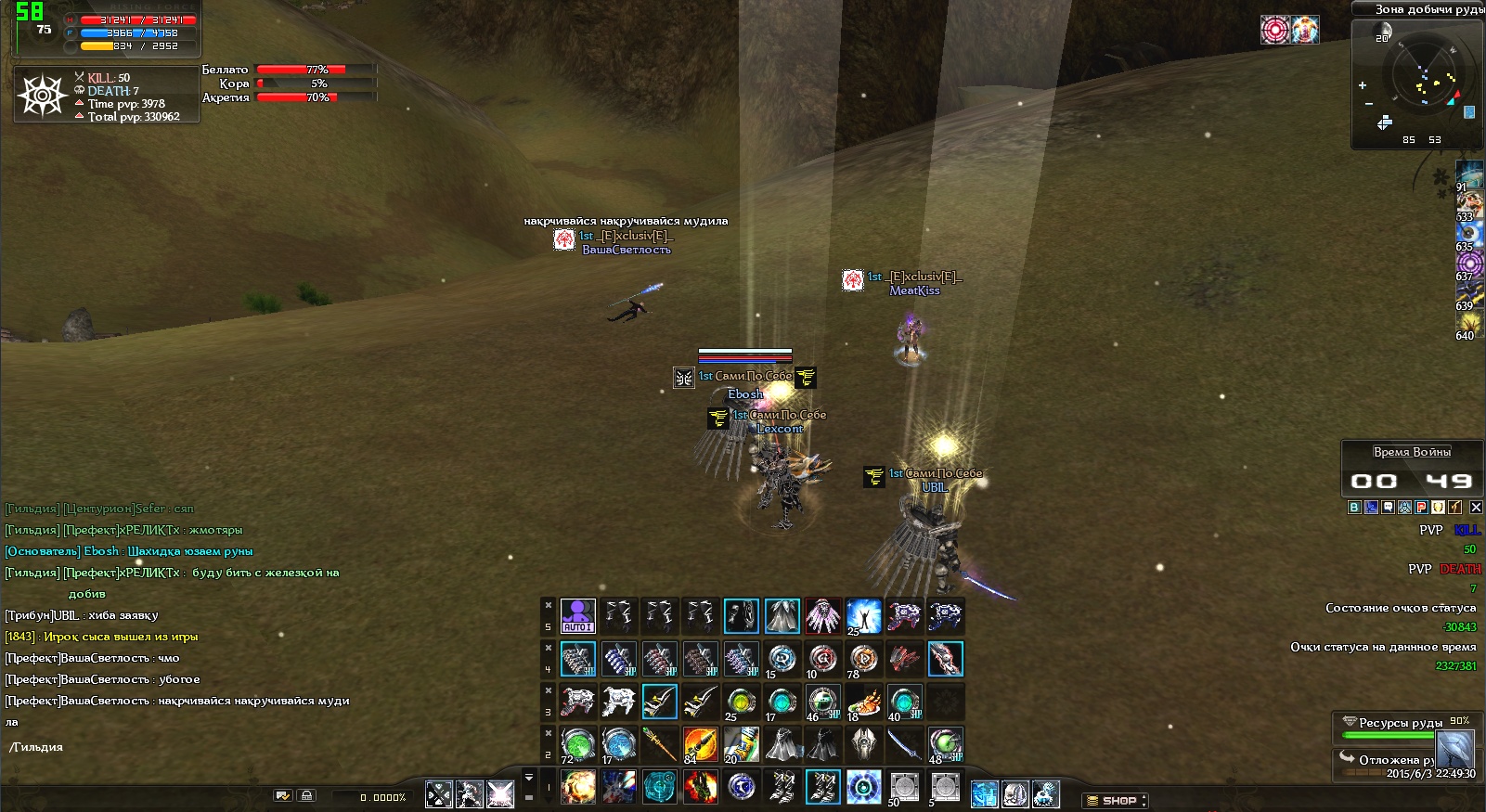The height and width of the screenshot is (812, 1486).
Task: Open the SHOP button
Action: [1117, 800]
